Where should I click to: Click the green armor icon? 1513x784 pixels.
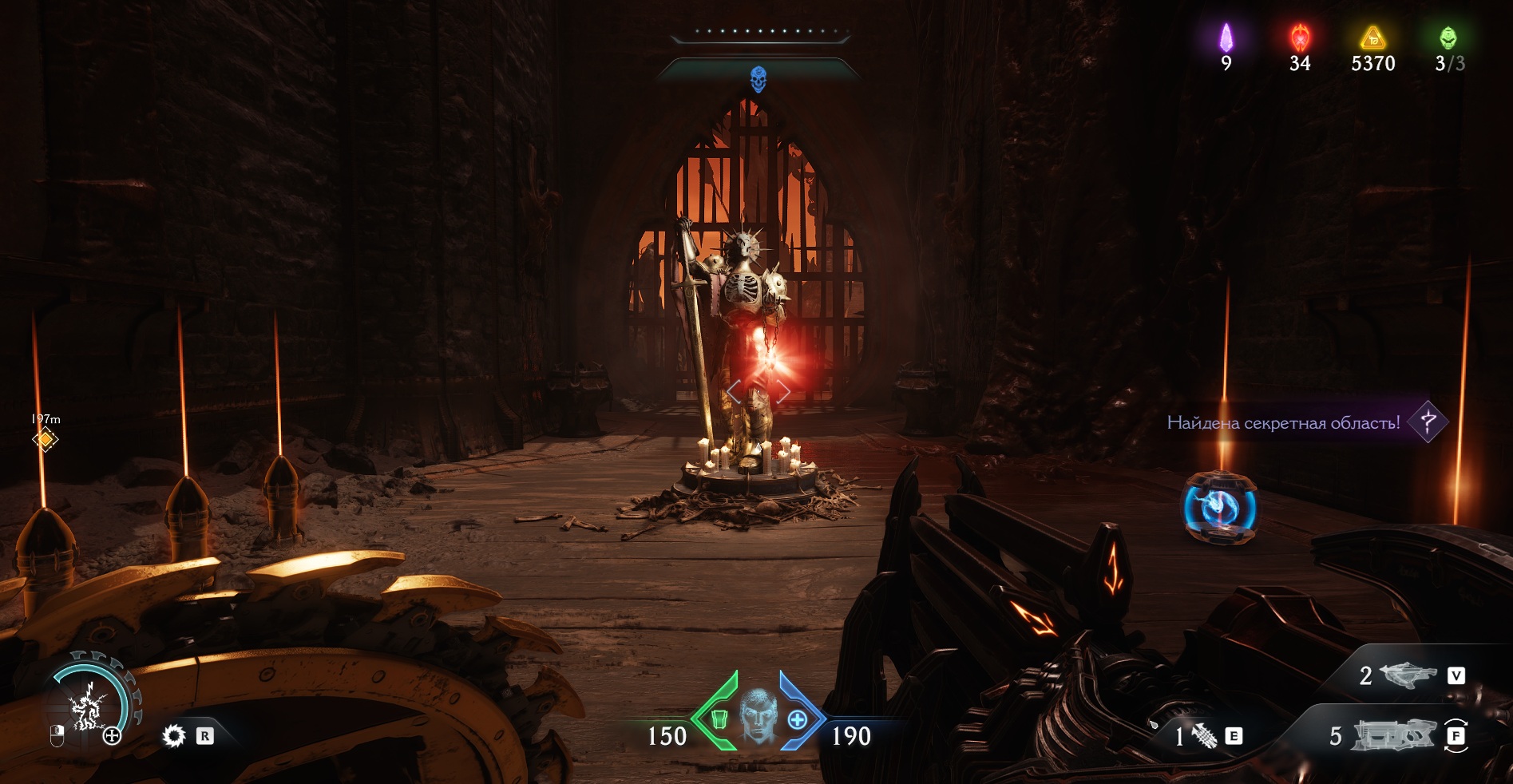[x=719, y=719]
